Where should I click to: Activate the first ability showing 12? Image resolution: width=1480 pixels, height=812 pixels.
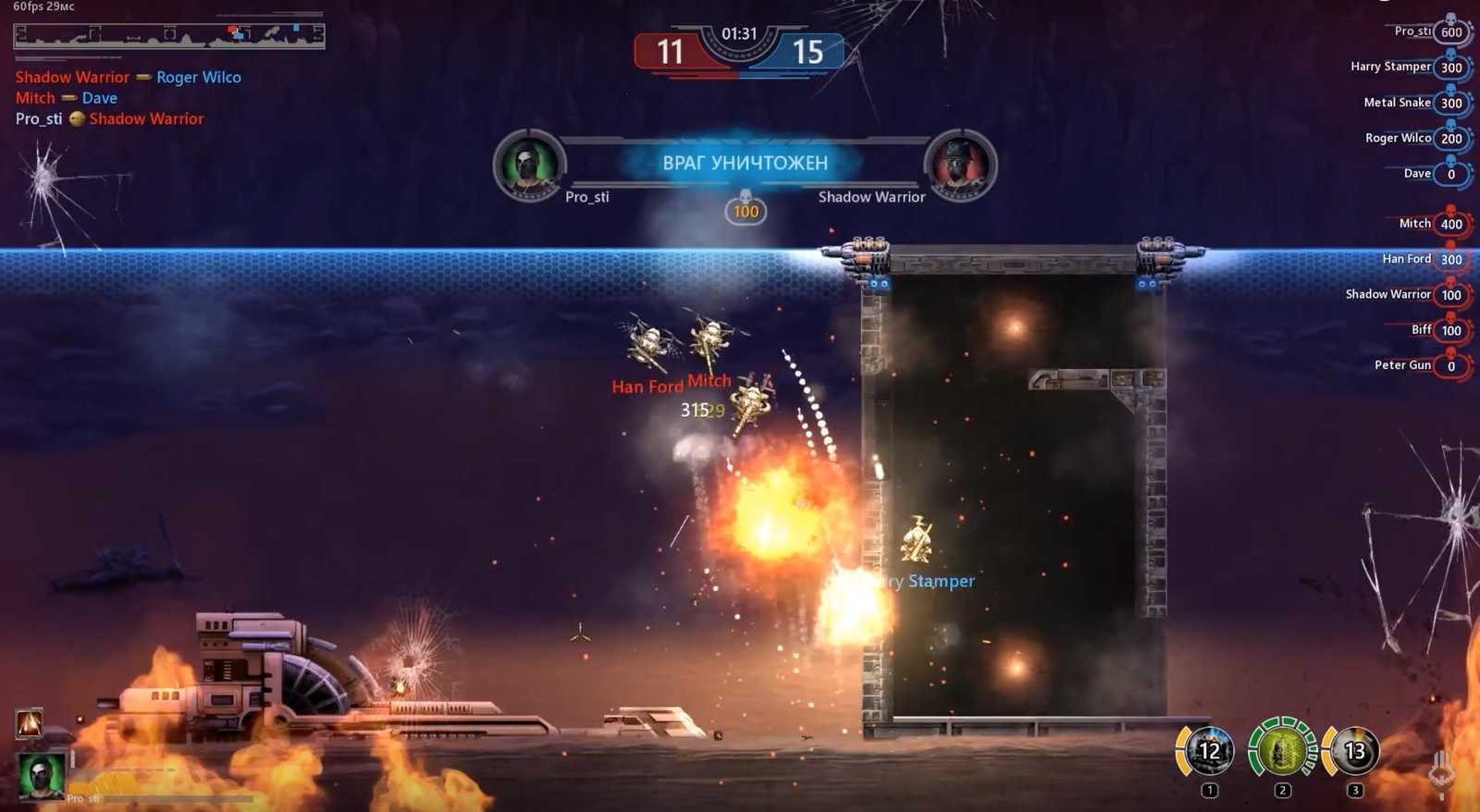(x=1208, y=751)
